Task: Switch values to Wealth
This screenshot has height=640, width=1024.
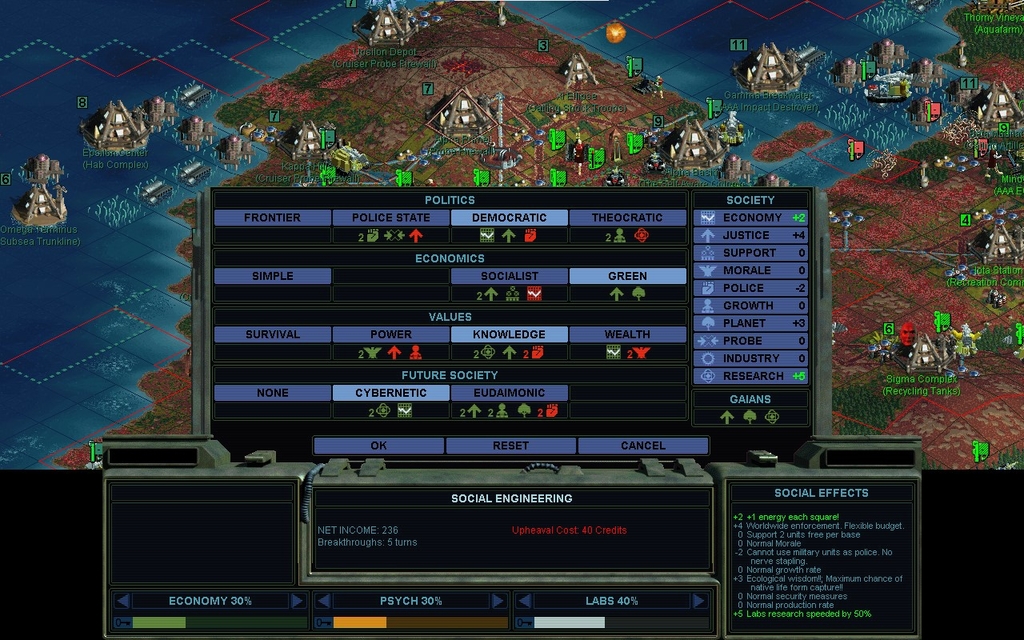Action: (627, 334)
